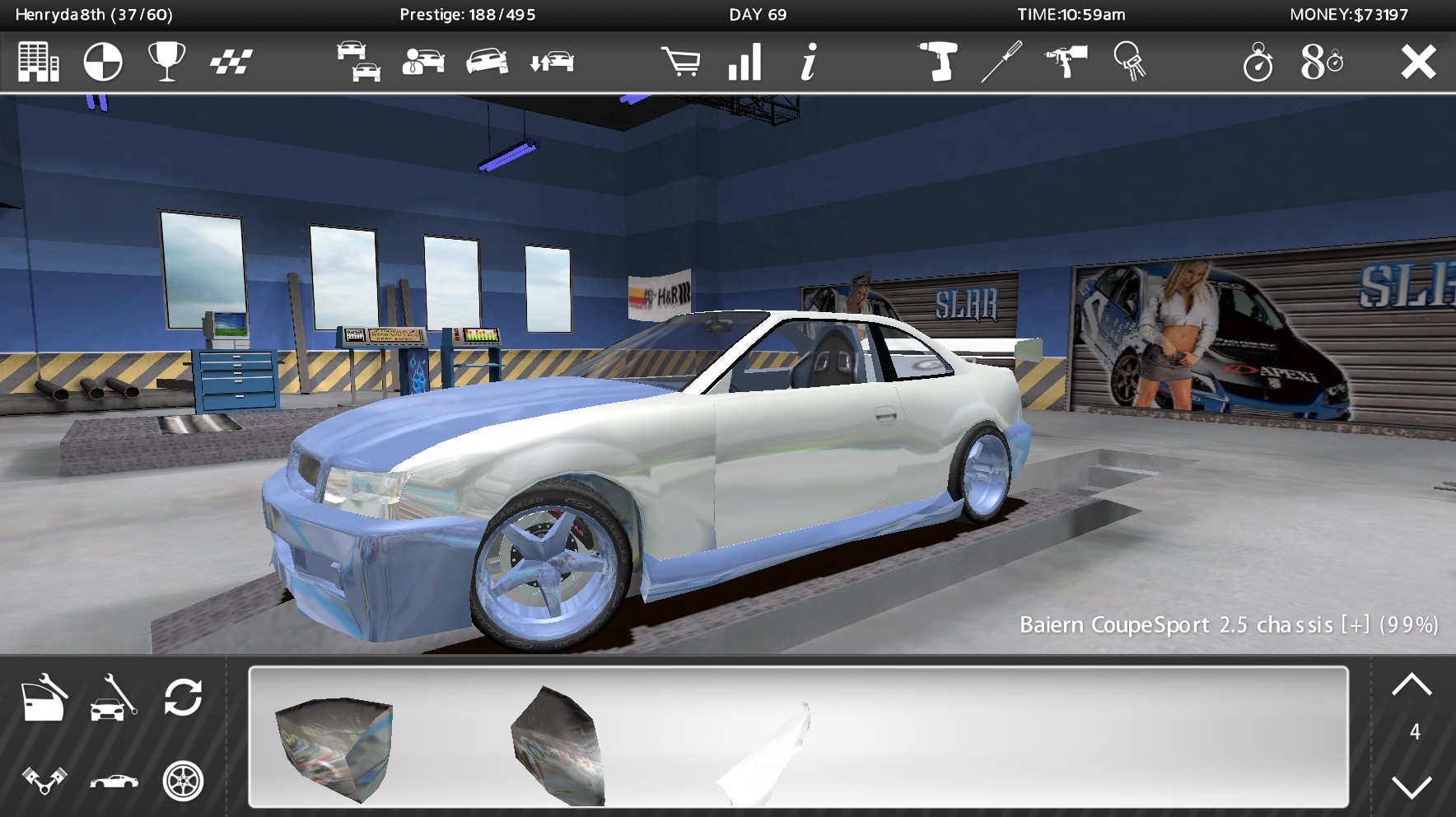This screenshot has height=817, width=1456.
Task: Select the power drill tool
Action: [x=939, y=62]
